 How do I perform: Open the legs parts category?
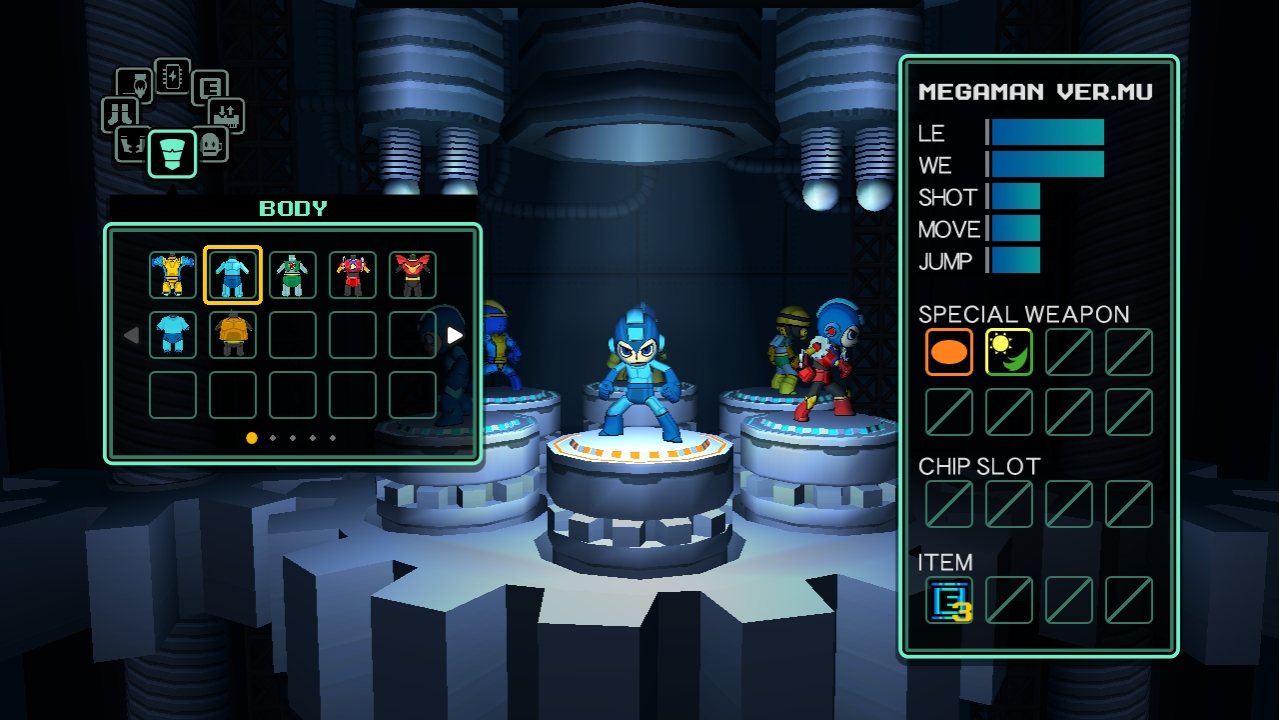coord(120,114)
